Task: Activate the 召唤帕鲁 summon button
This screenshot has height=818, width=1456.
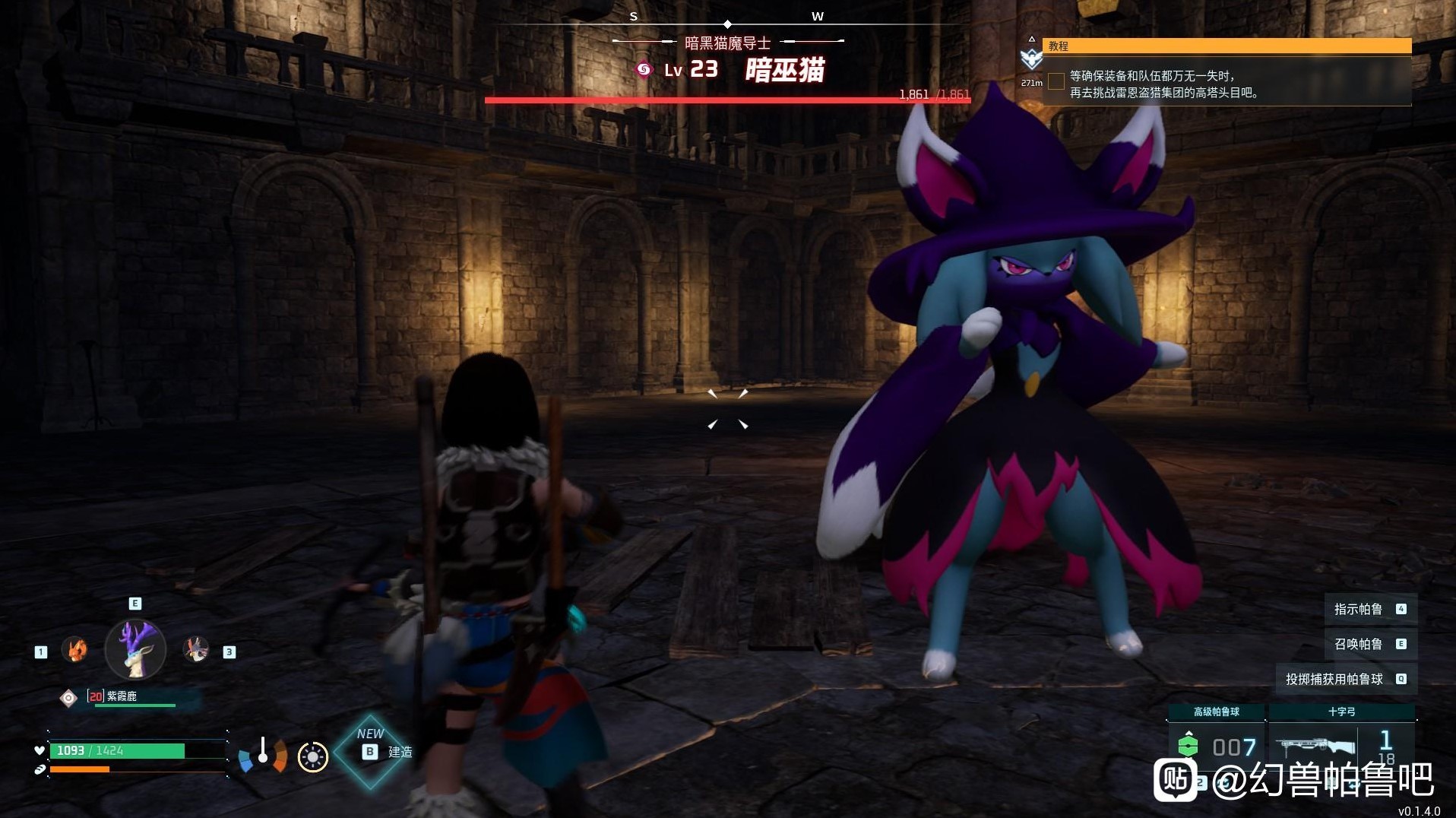Action: pyautogui.click(x=1369, y=644)
